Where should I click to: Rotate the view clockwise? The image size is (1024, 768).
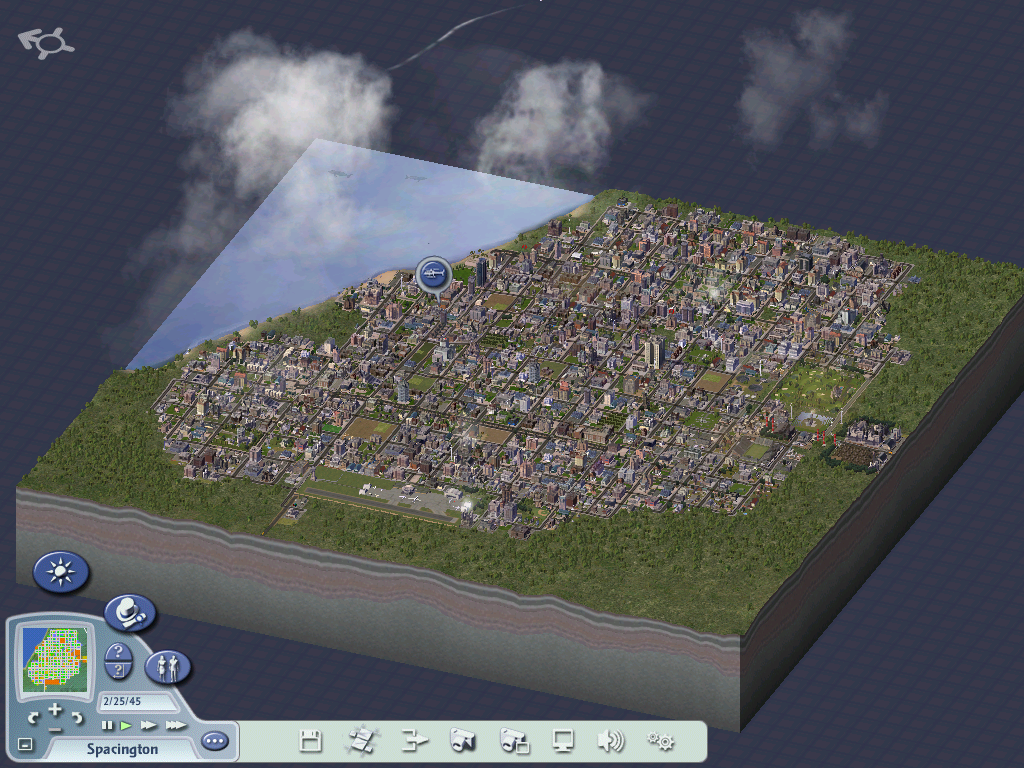(x=77, y=718)
